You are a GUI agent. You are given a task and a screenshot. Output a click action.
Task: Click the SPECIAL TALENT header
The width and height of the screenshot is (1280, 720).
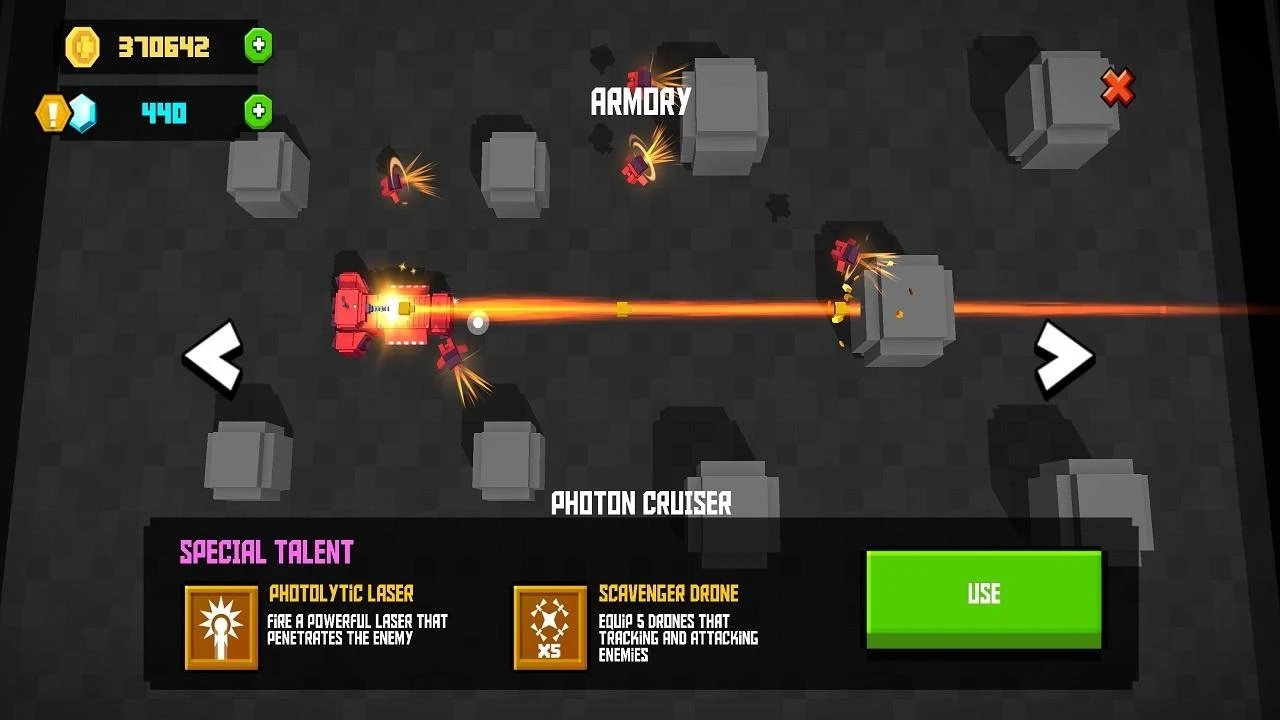tap(265, 551)
